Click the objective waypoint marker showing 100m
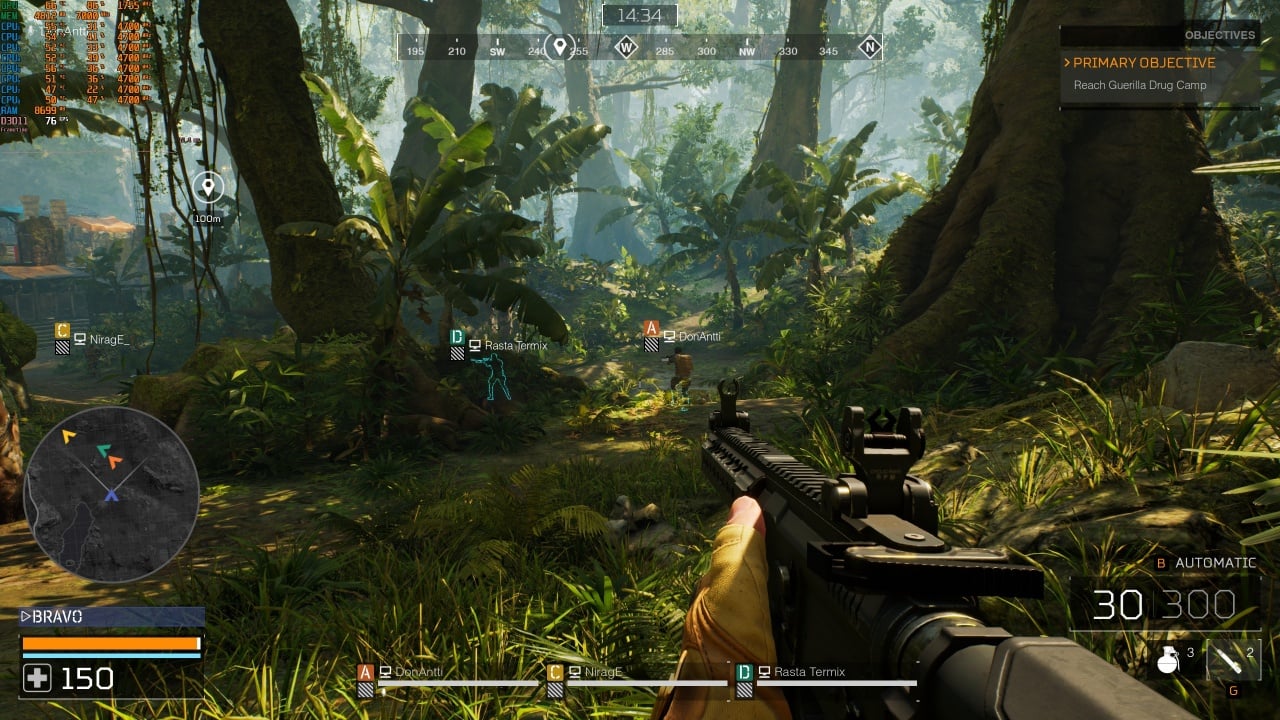 [208, 187]
